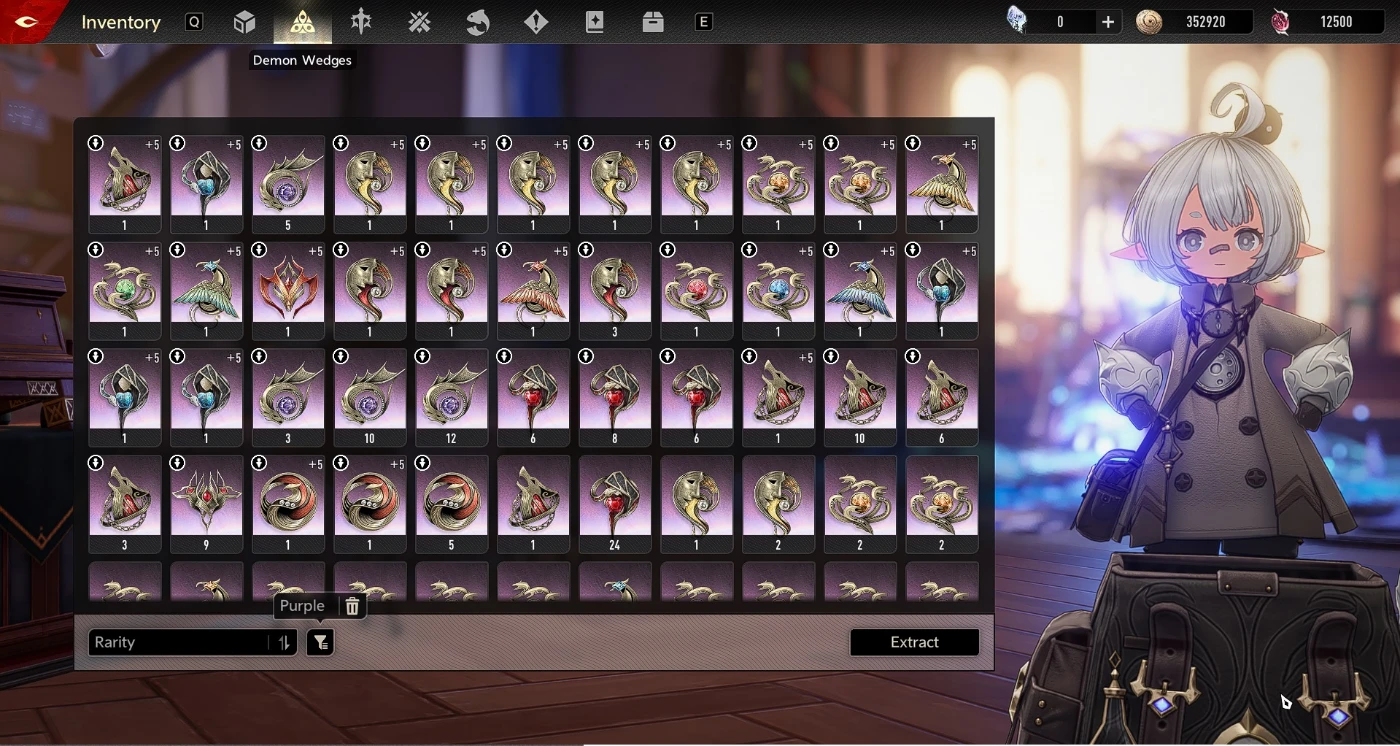Add premium currency with the plus button
This screenshot has width=1400, height=746.
pos(1108,22)
